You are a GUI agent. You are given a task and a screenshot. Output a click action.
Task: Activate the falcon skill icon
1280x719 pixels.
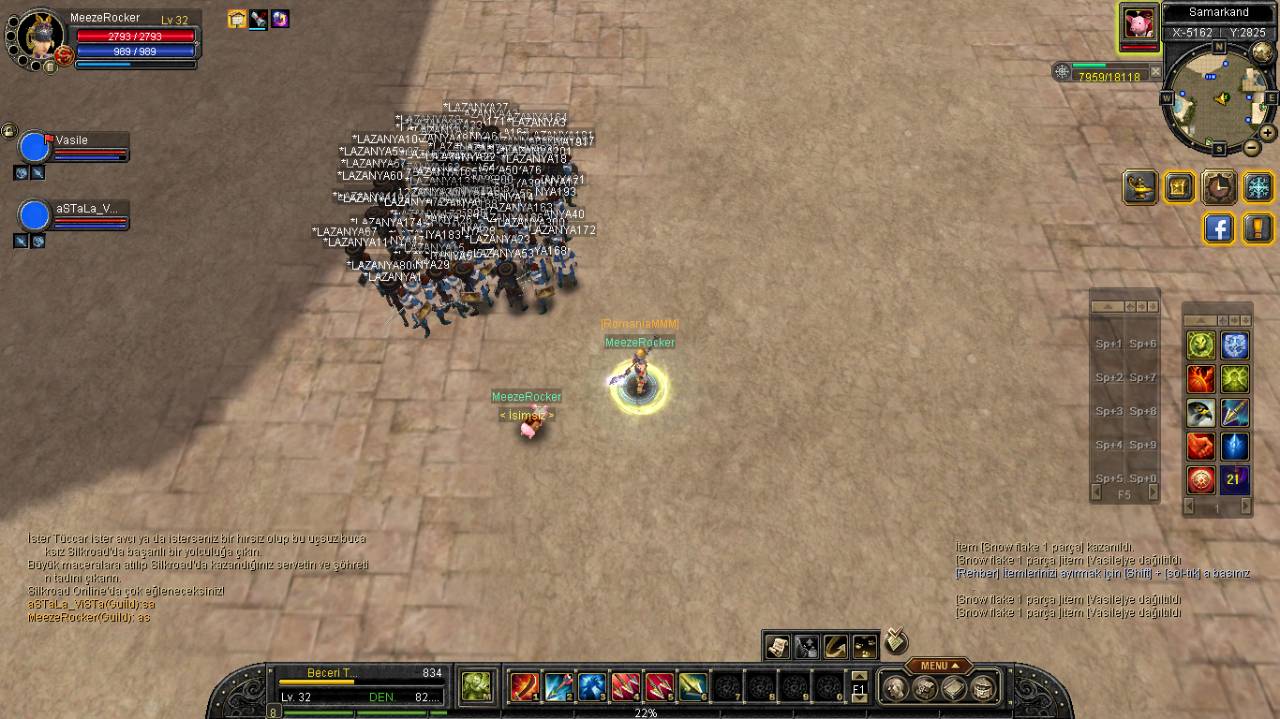click(1201, 413)
